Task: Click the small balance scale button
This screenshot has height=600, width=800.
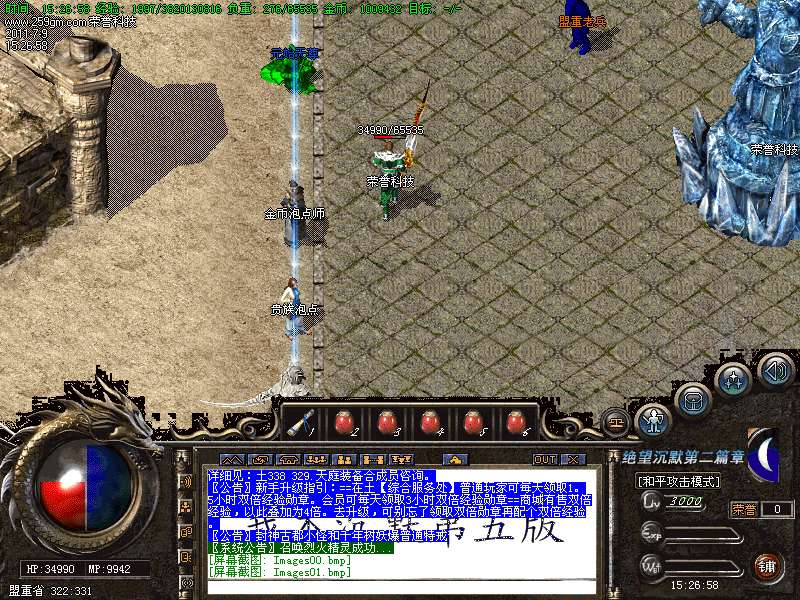Action: [x=616, y=421]
